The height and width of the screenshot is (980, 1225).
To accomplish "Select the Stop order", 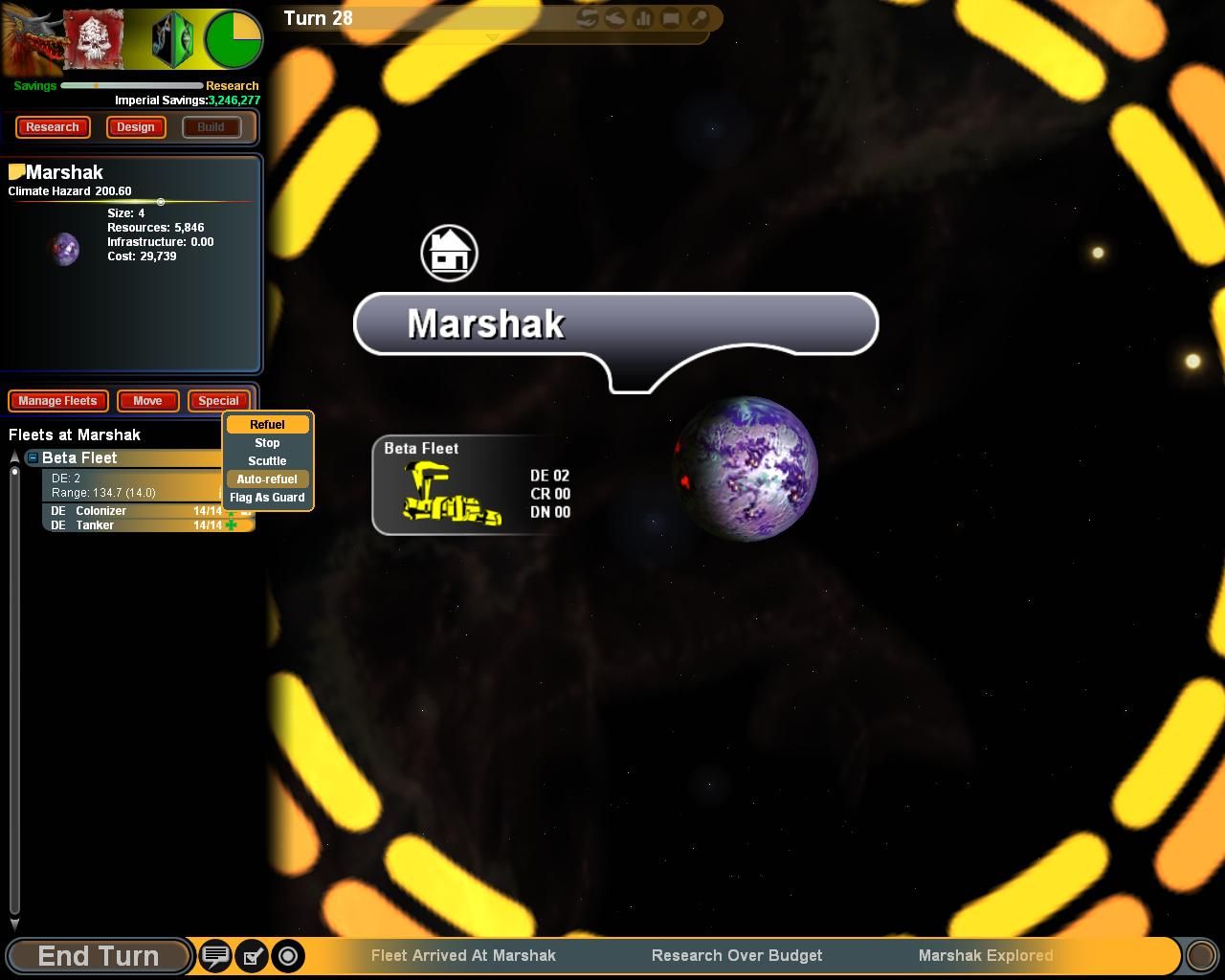I will (267, 443).
